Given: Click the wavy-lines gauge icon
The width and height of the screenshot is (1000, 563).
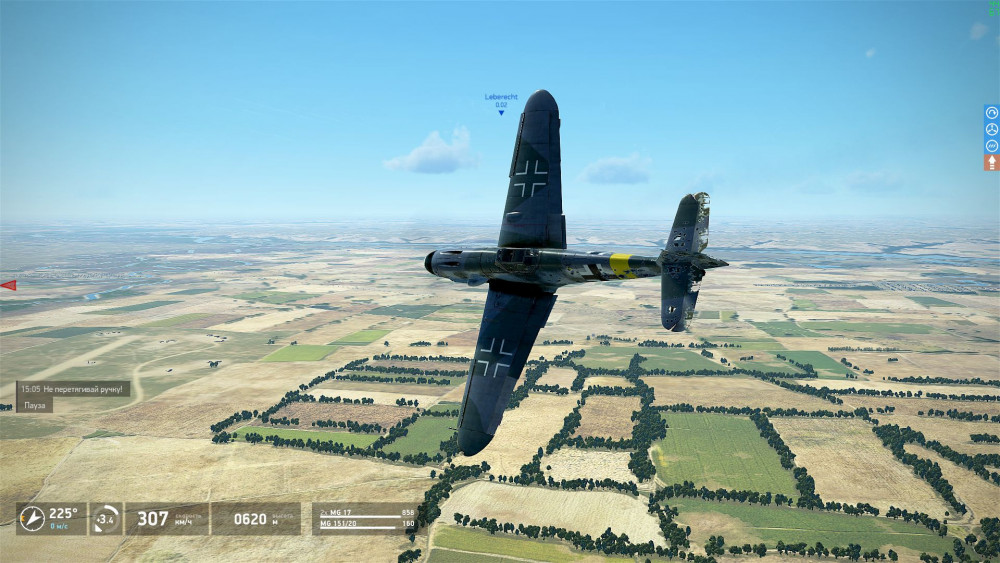Looking at the screenshot, I should [x=991, y=145].
